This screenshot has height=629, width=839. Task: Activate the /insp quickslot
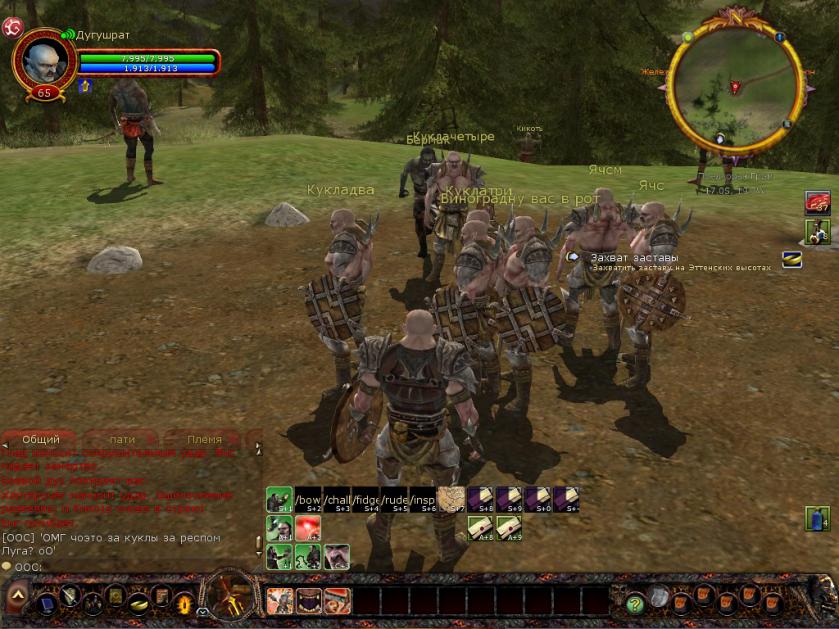click(x=423, y=499)
